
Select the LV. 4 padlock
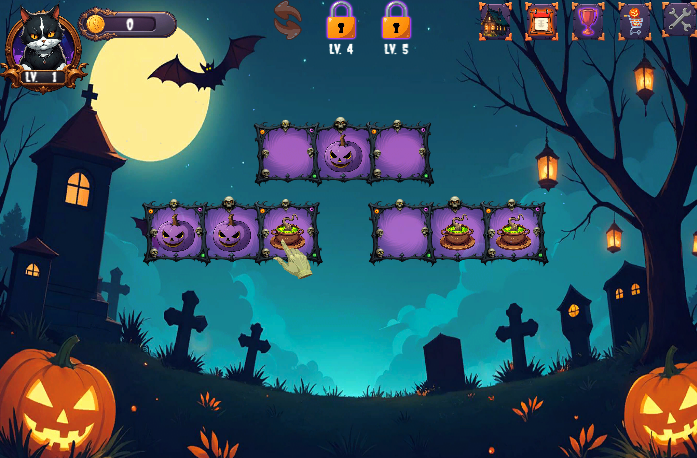341,20
